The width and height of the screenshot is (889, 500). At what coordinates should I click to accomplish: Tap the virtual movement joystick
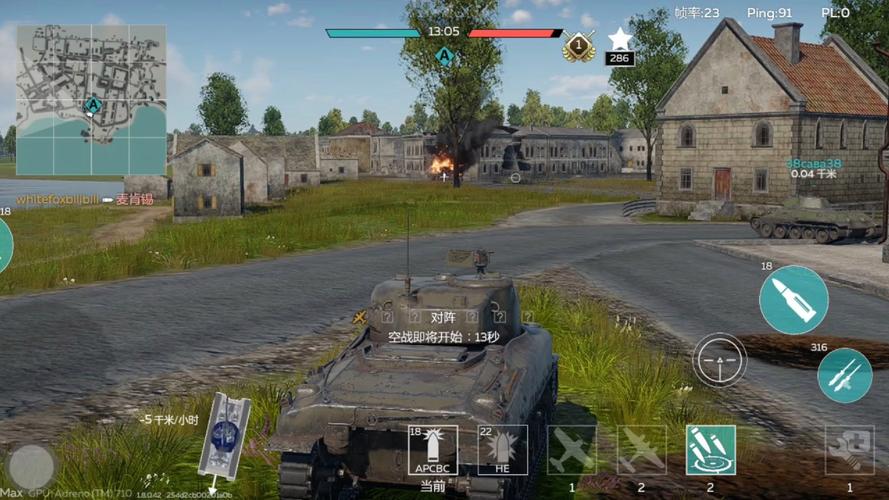point(32,466)
